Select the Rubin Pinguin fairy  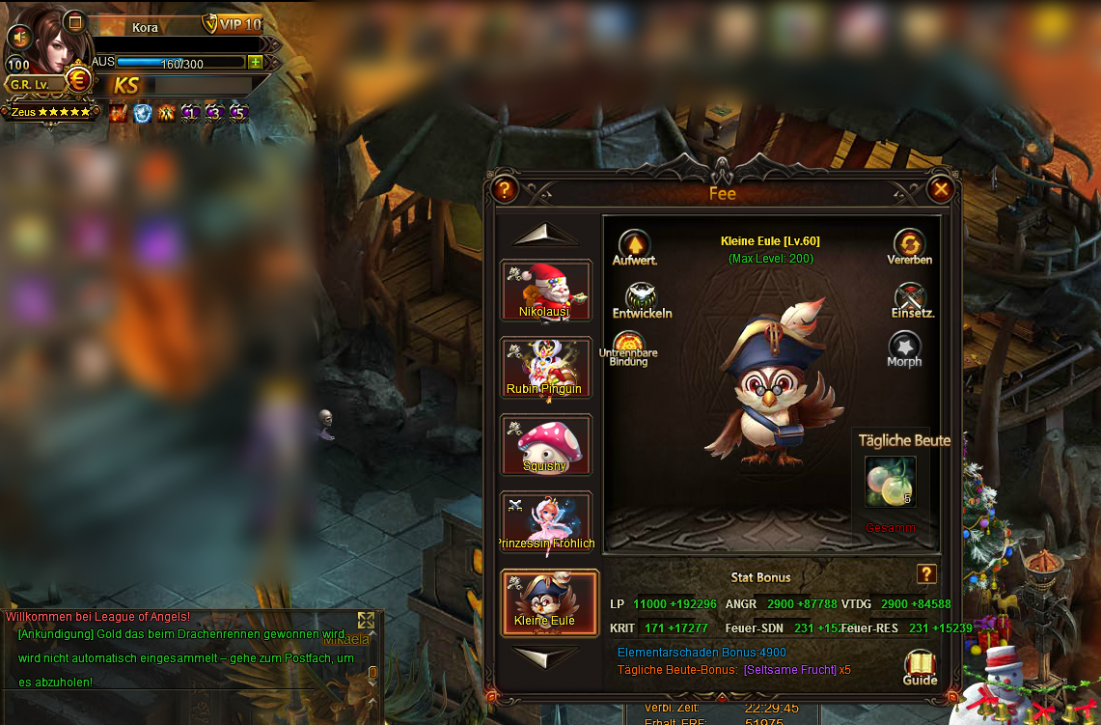click(x=546, y=367)
